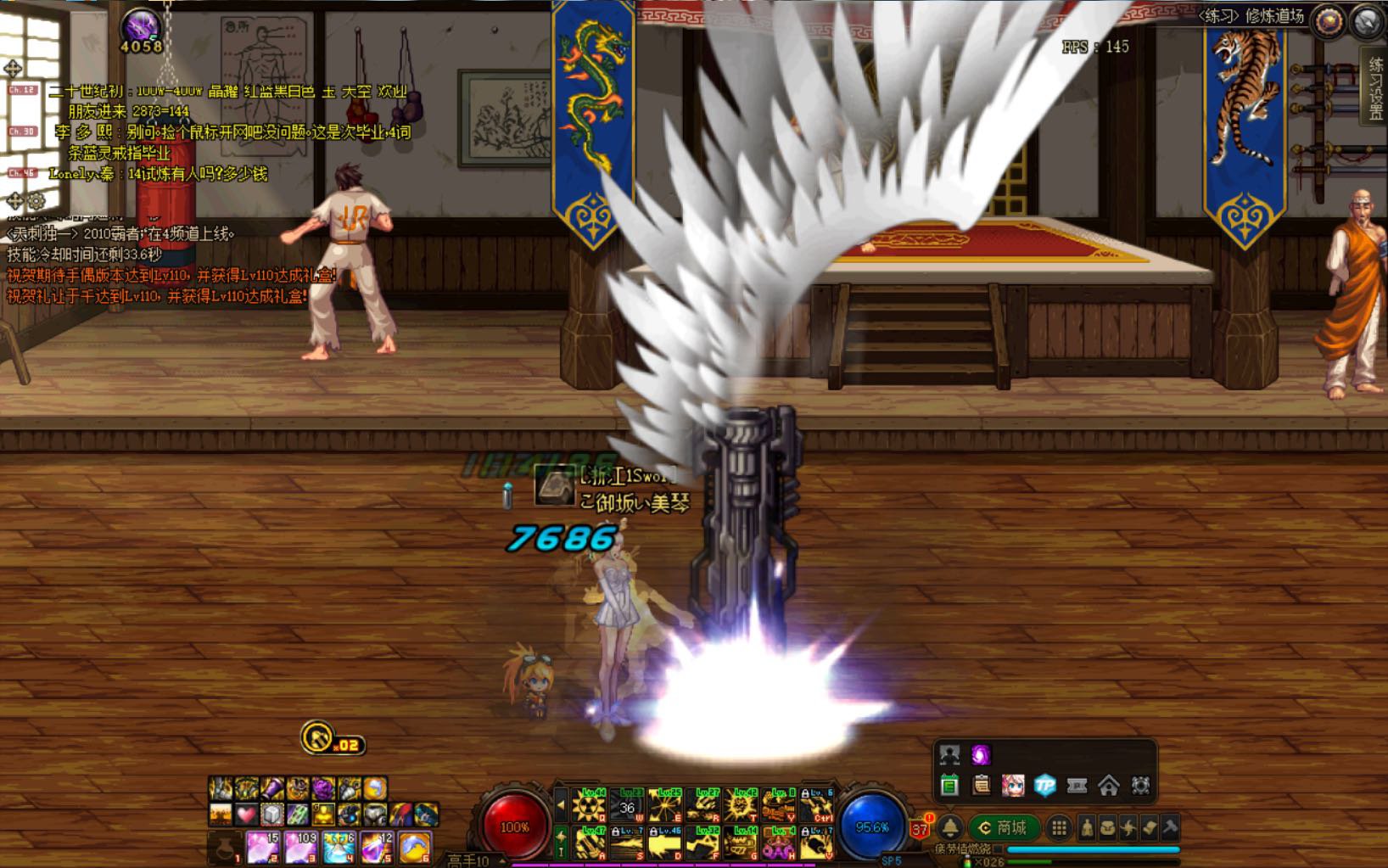
Task: Open the 练习设置 practice settings tab
Action: 1375,90
